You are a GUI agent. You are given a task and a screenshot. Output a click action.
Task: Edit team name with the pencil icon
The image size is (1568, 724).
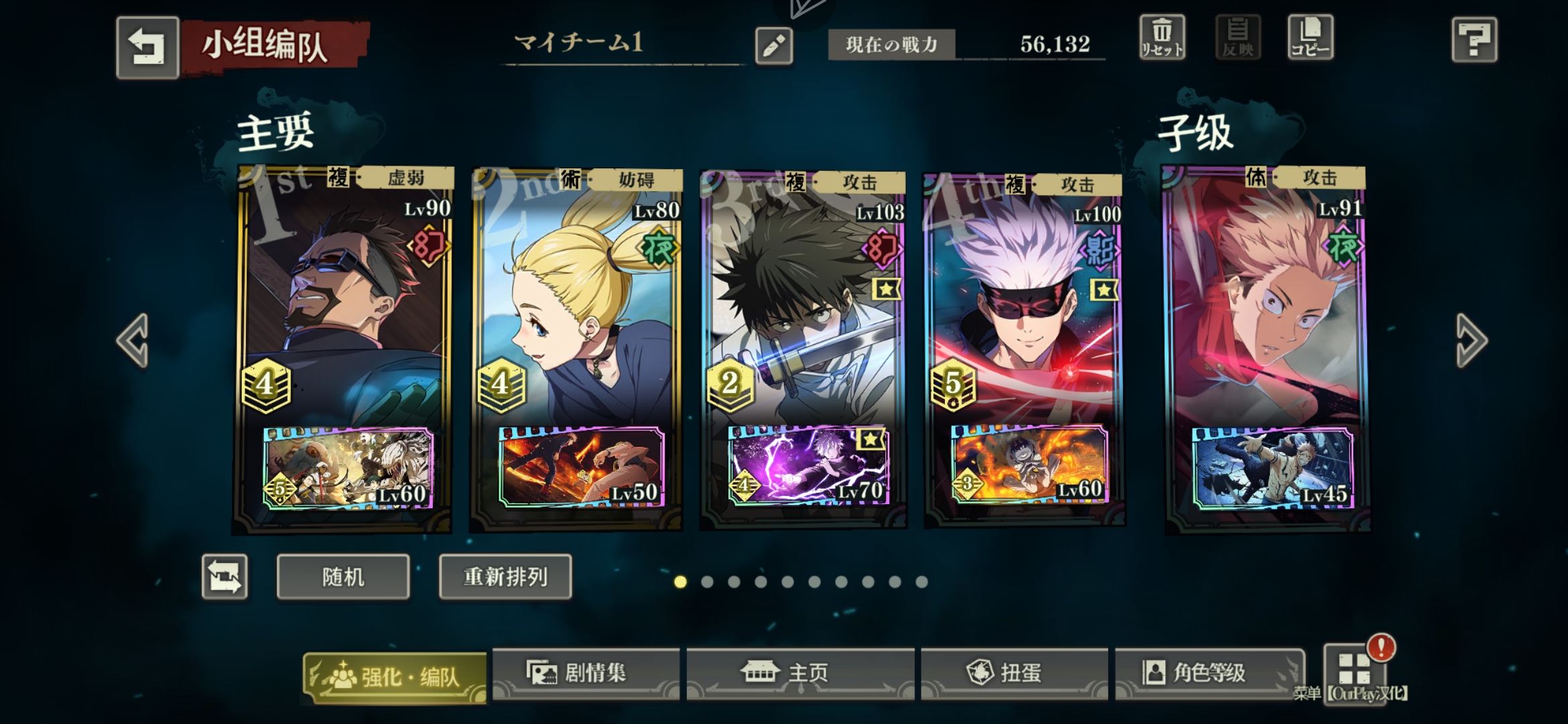(x=774, y=46)
